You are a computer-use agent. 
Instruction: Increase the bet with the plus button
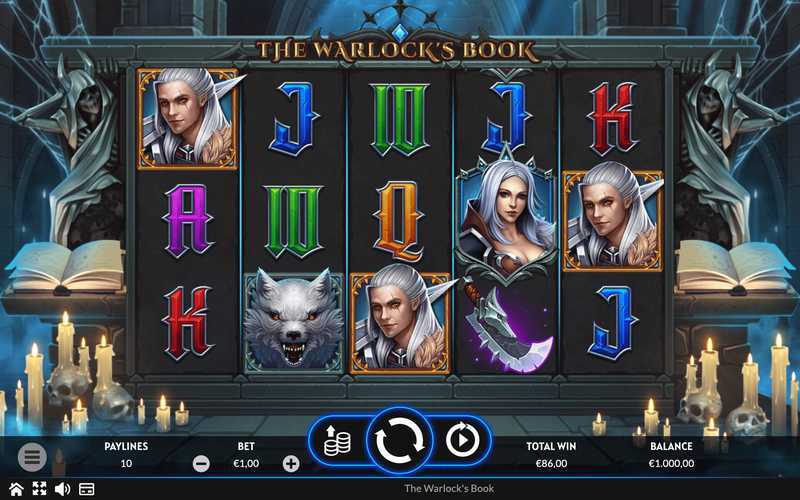pos(291,463)
